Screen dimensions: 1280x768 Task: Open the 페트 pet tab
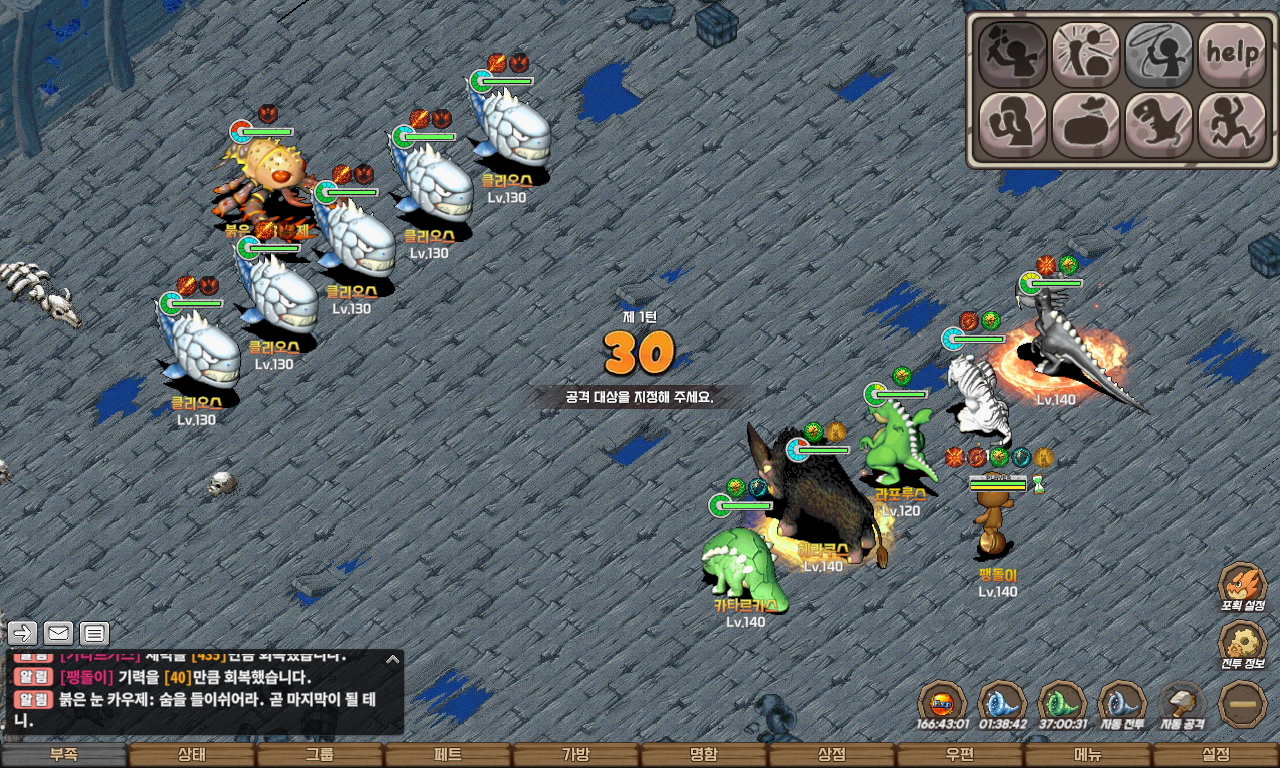(447, 755)
